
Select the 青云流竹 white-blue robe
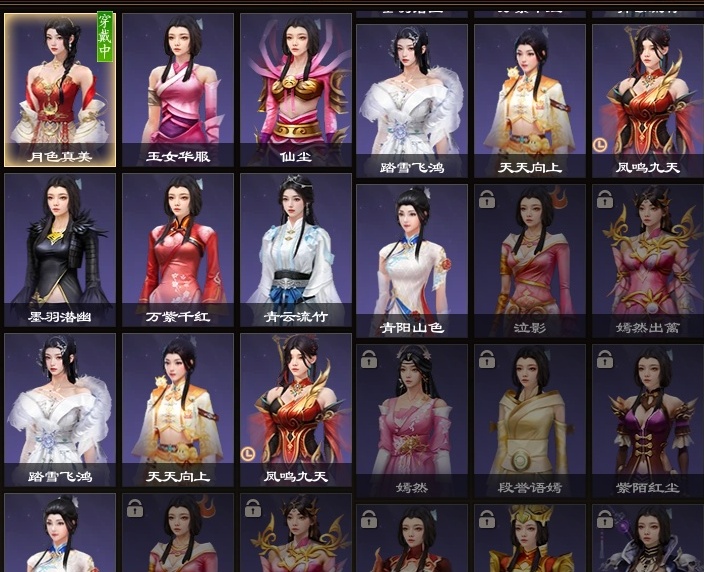296,250
